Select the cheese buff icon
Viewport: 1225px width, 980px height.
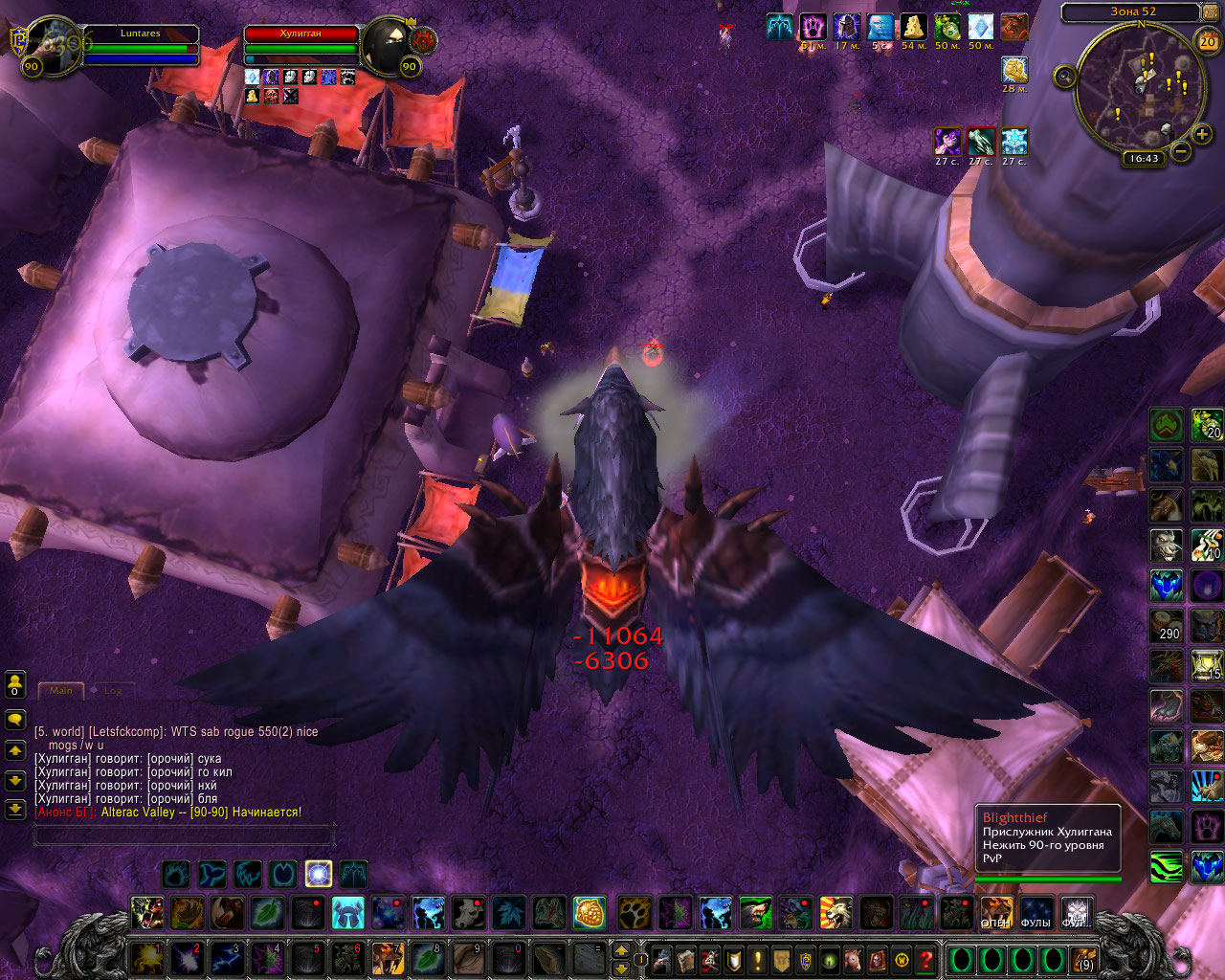(x=914, y=27)
